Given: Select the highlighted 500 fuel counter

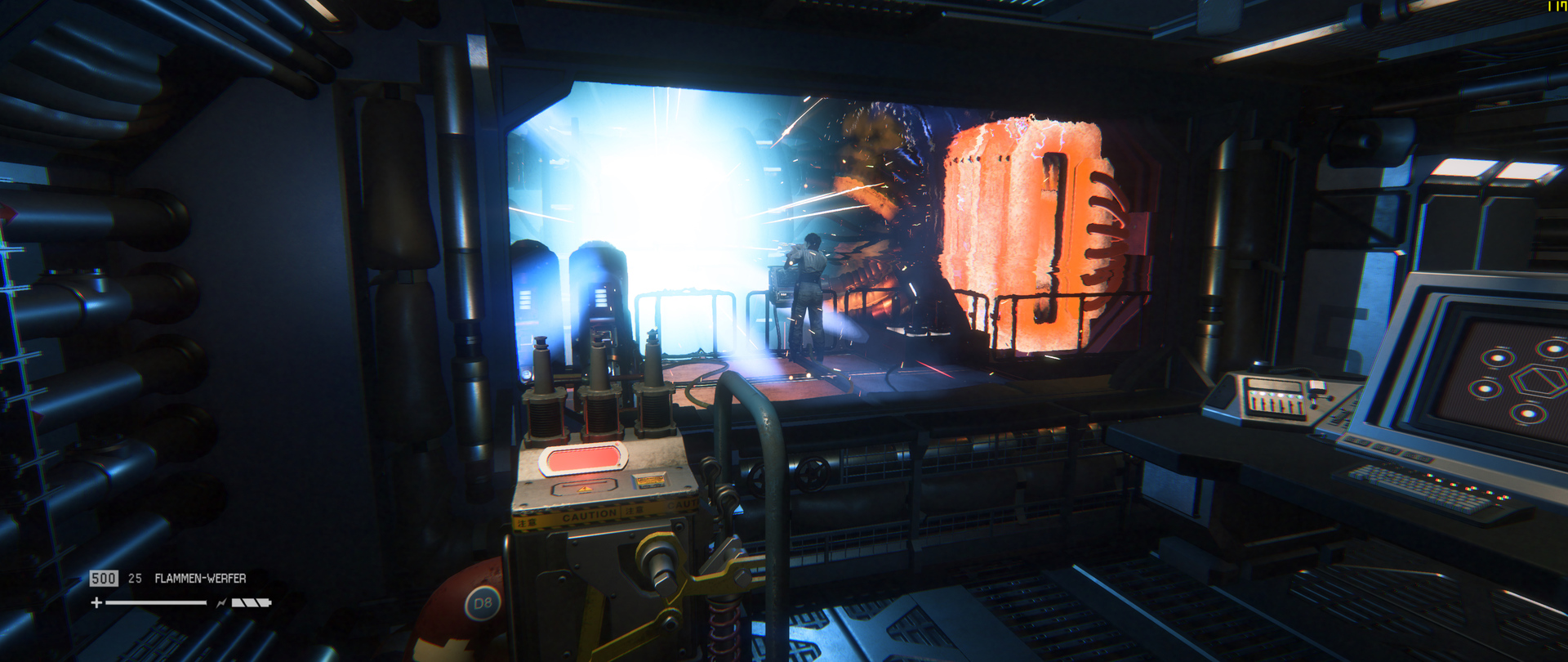Looking at the screenshot, I should [x=104, y=578].
